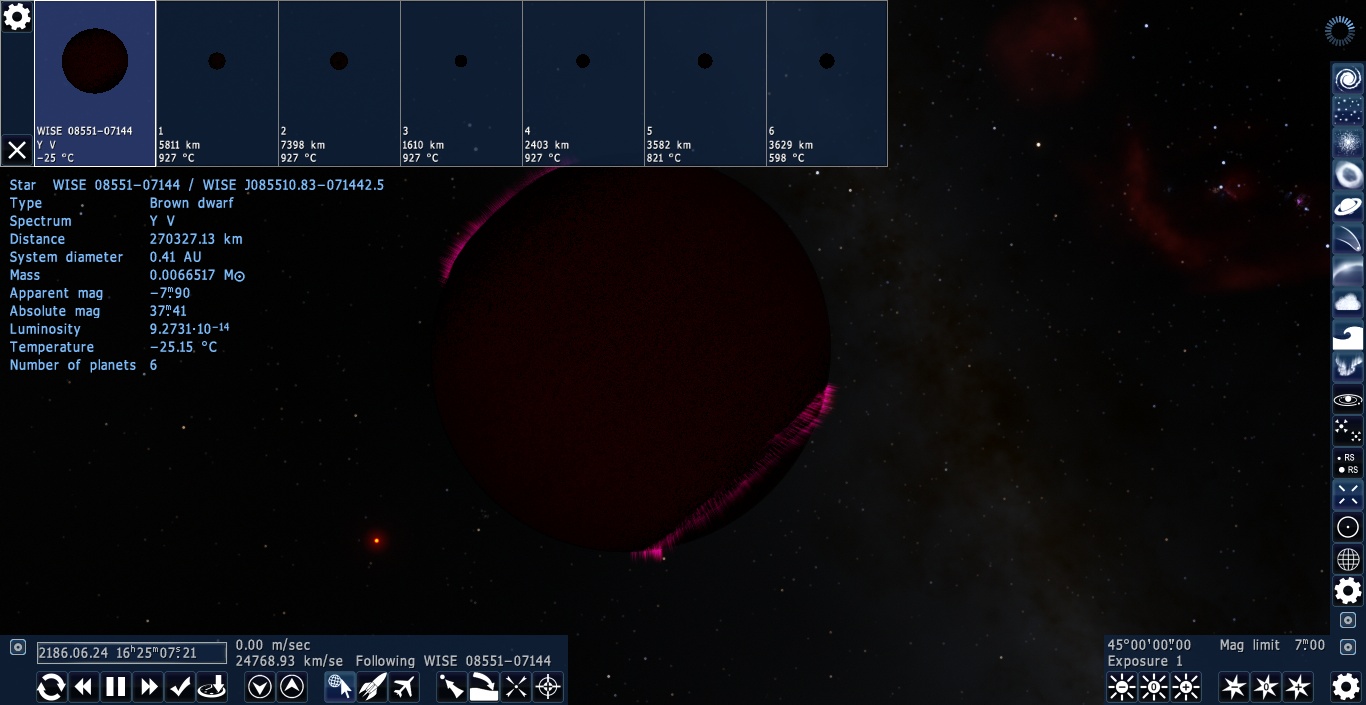The height and width of the screenshot is (705, 1366).
Task: Open the gear menu above the close button
Action: point(17,17)
